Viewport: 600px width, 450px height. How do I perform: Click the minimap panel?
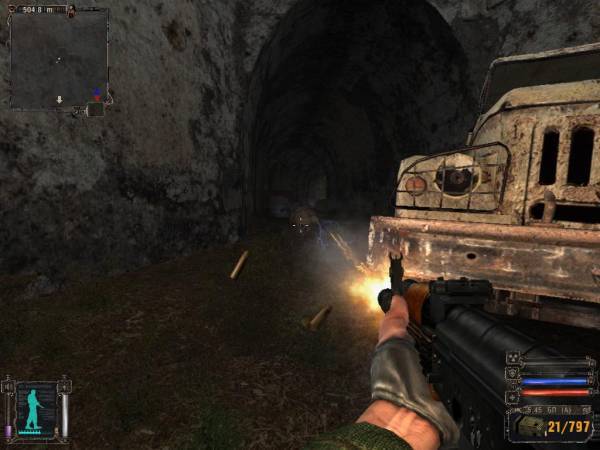tap(58, 58)
